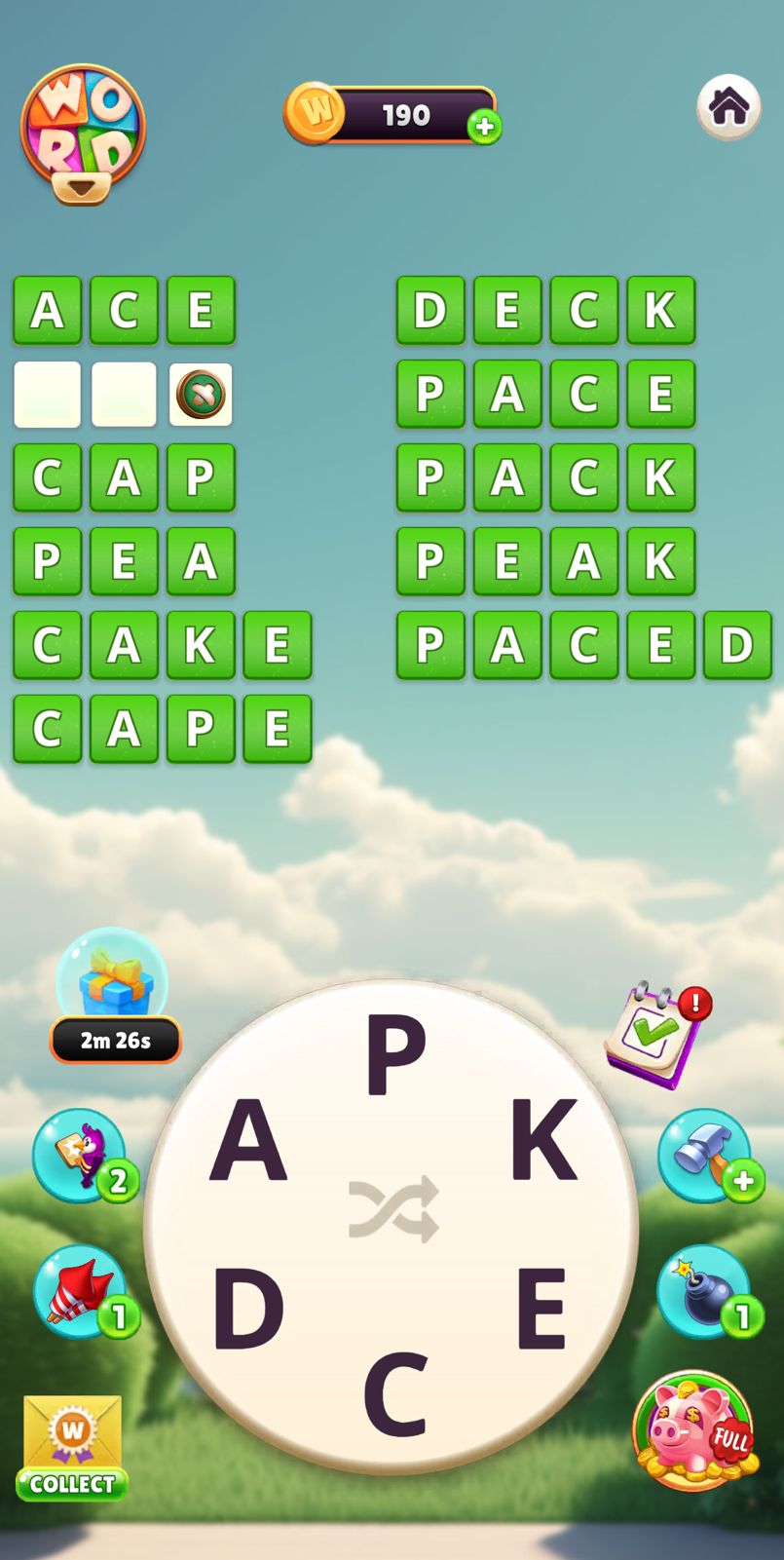Go to the home screen
Screen dimensions: 784x1560
pyautogui.click(x=728, y=106)
